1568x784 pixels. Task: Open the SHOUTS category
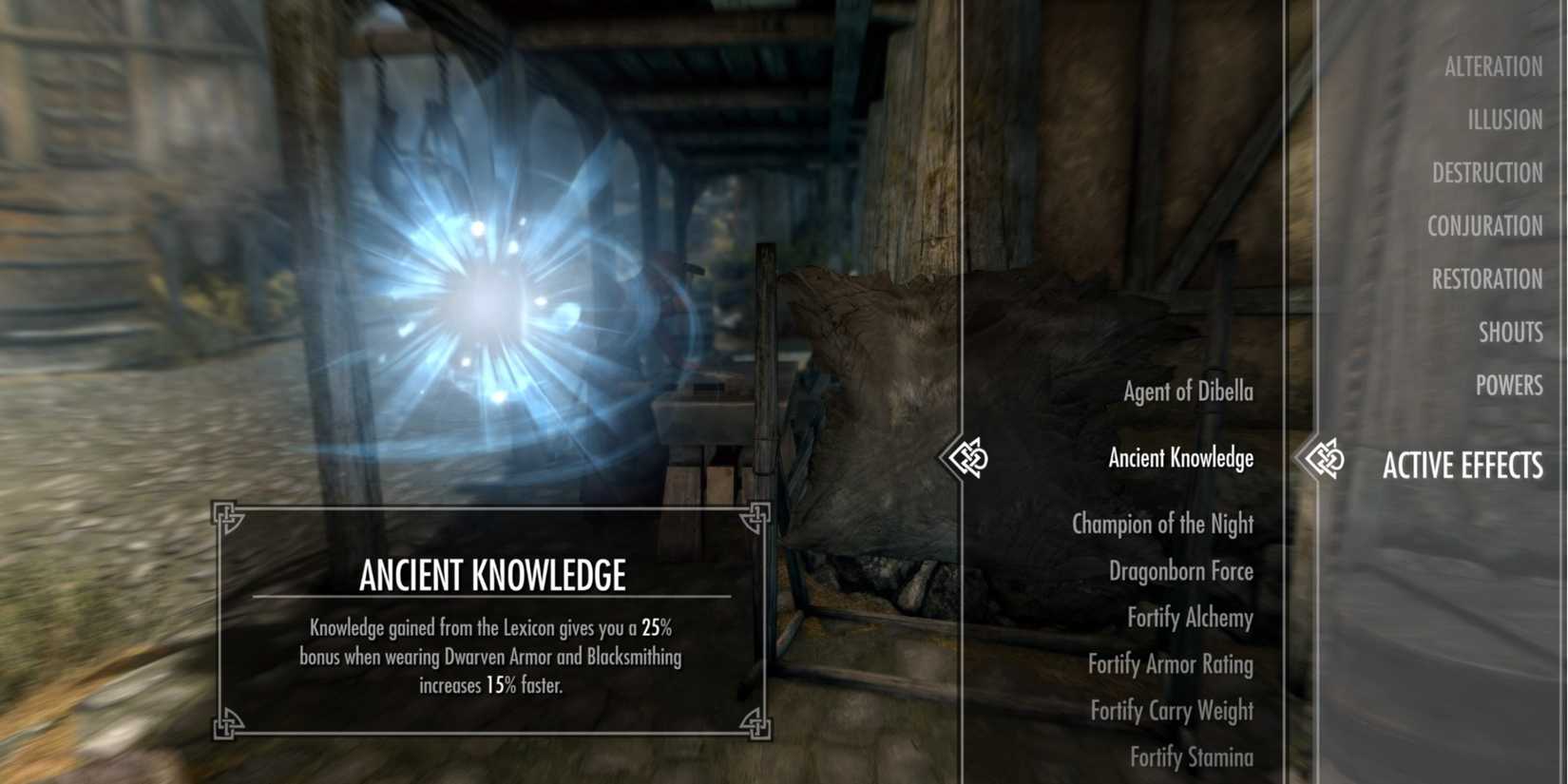click(1512, 333)
